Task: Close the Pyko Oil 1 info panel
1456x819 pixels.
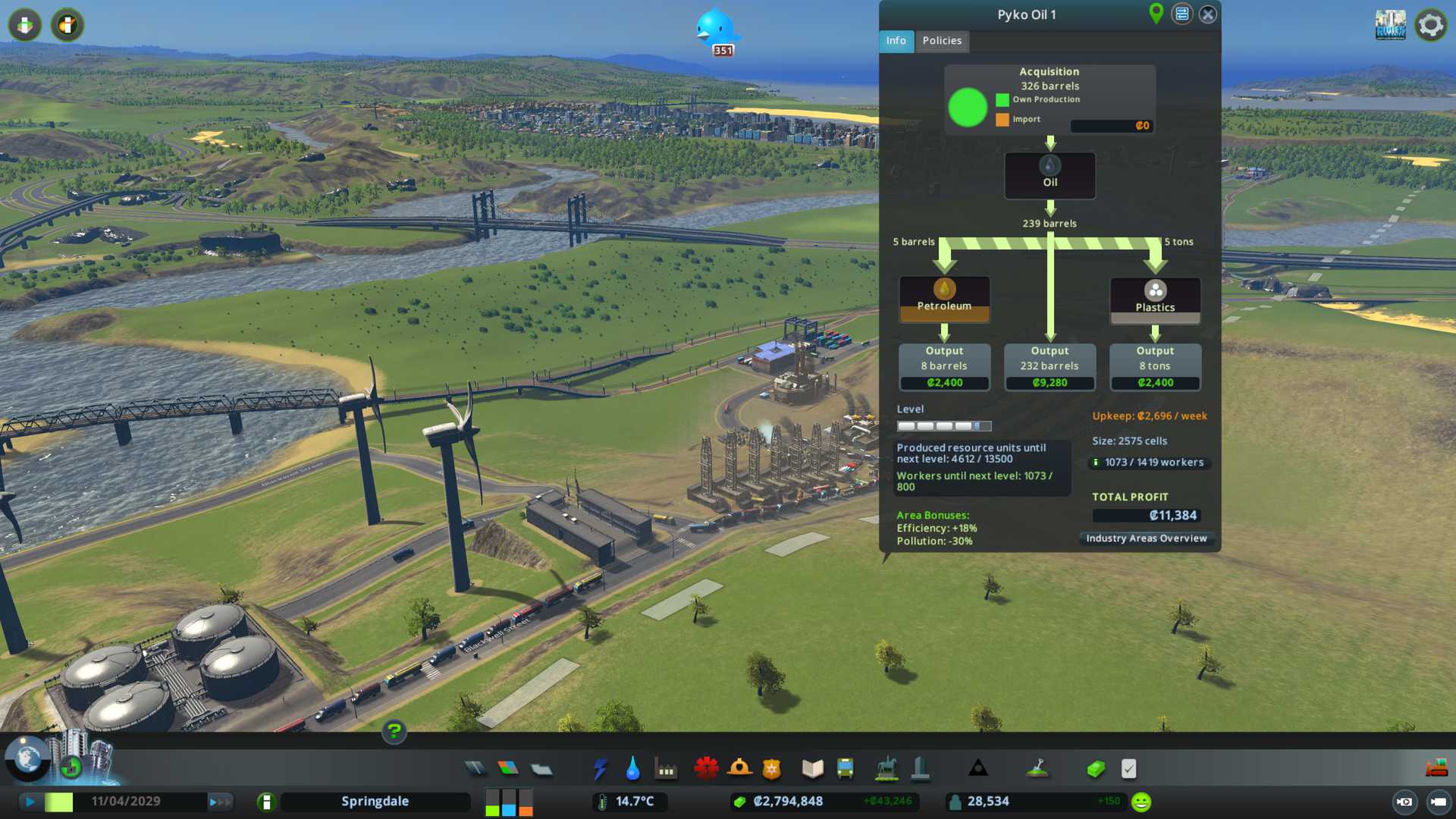Action: tap(1208, 14)
